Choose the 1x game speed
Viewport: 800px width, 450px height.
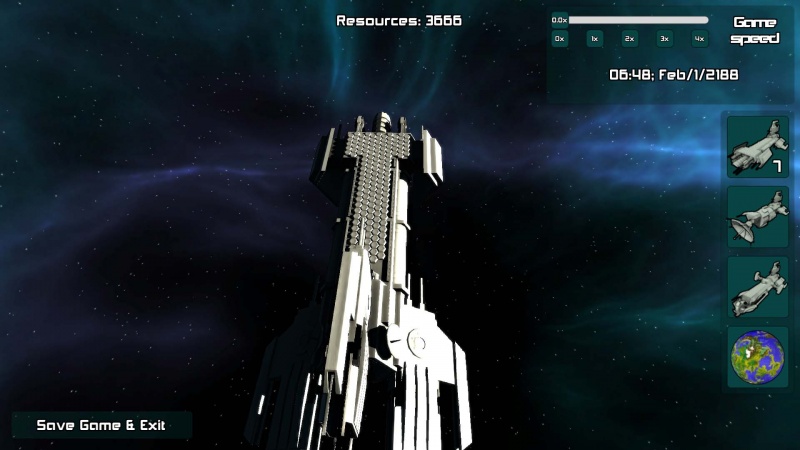[595, 39]
